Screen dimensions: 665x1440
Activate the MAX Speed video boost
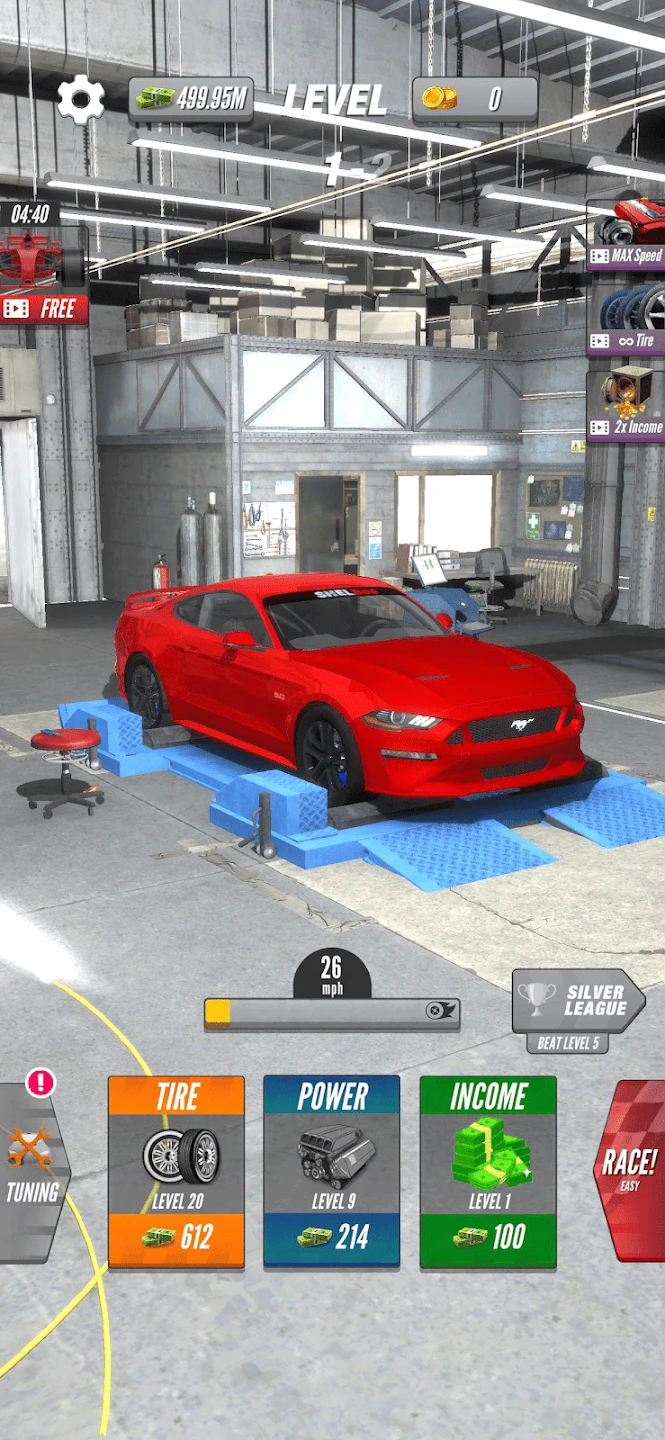[x=628, y=232]
